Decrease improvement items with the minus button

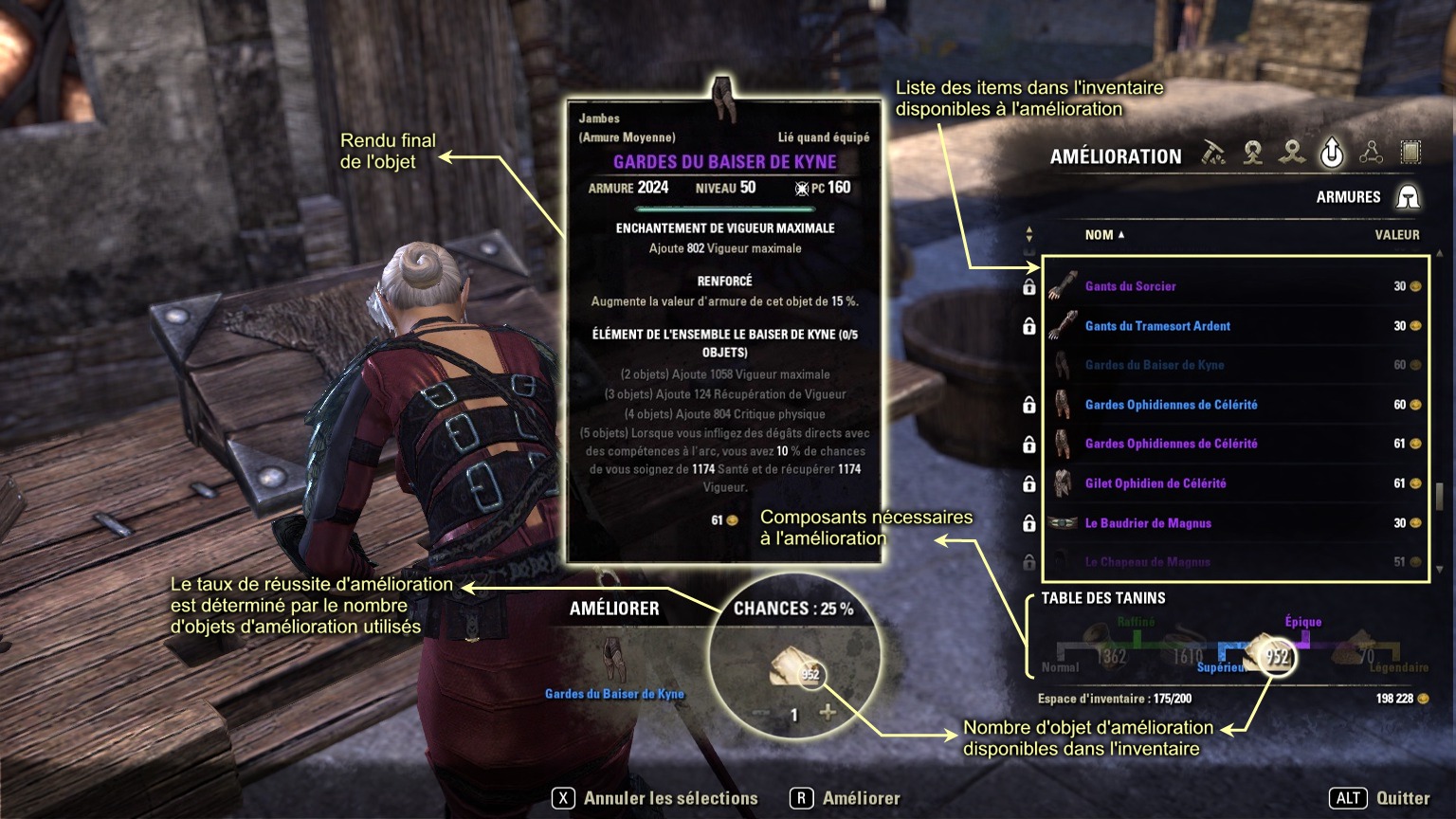tap(761, 713)
